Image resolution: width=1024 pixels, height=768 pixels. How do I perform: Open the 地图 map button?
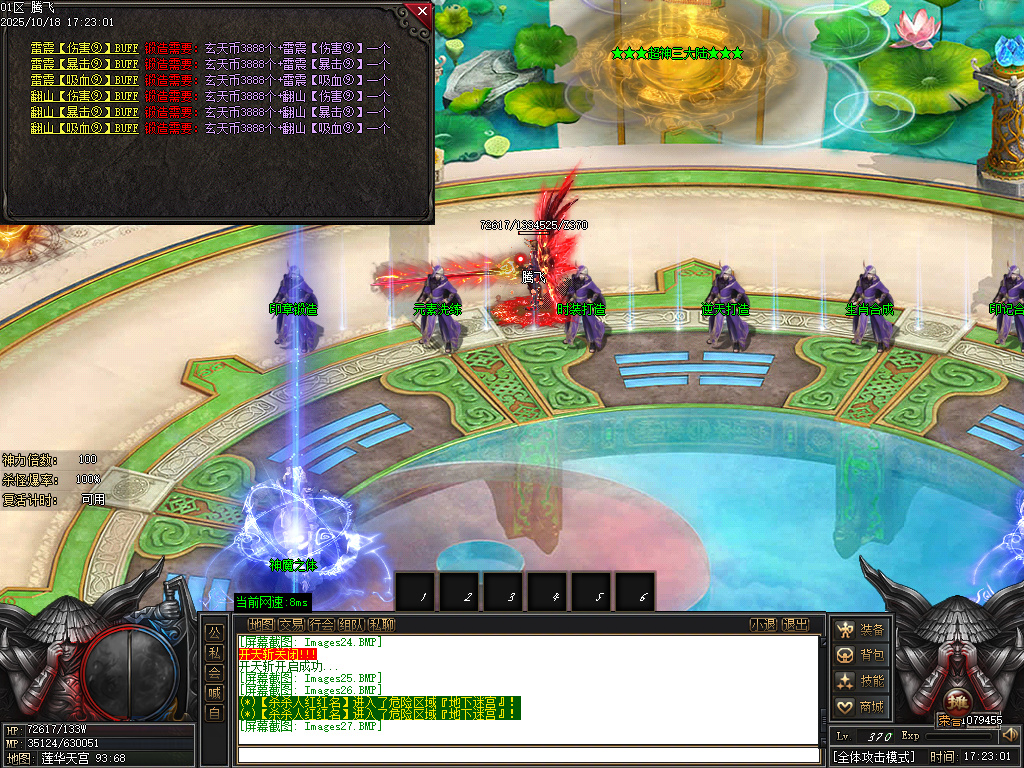(x=261, y=625)
